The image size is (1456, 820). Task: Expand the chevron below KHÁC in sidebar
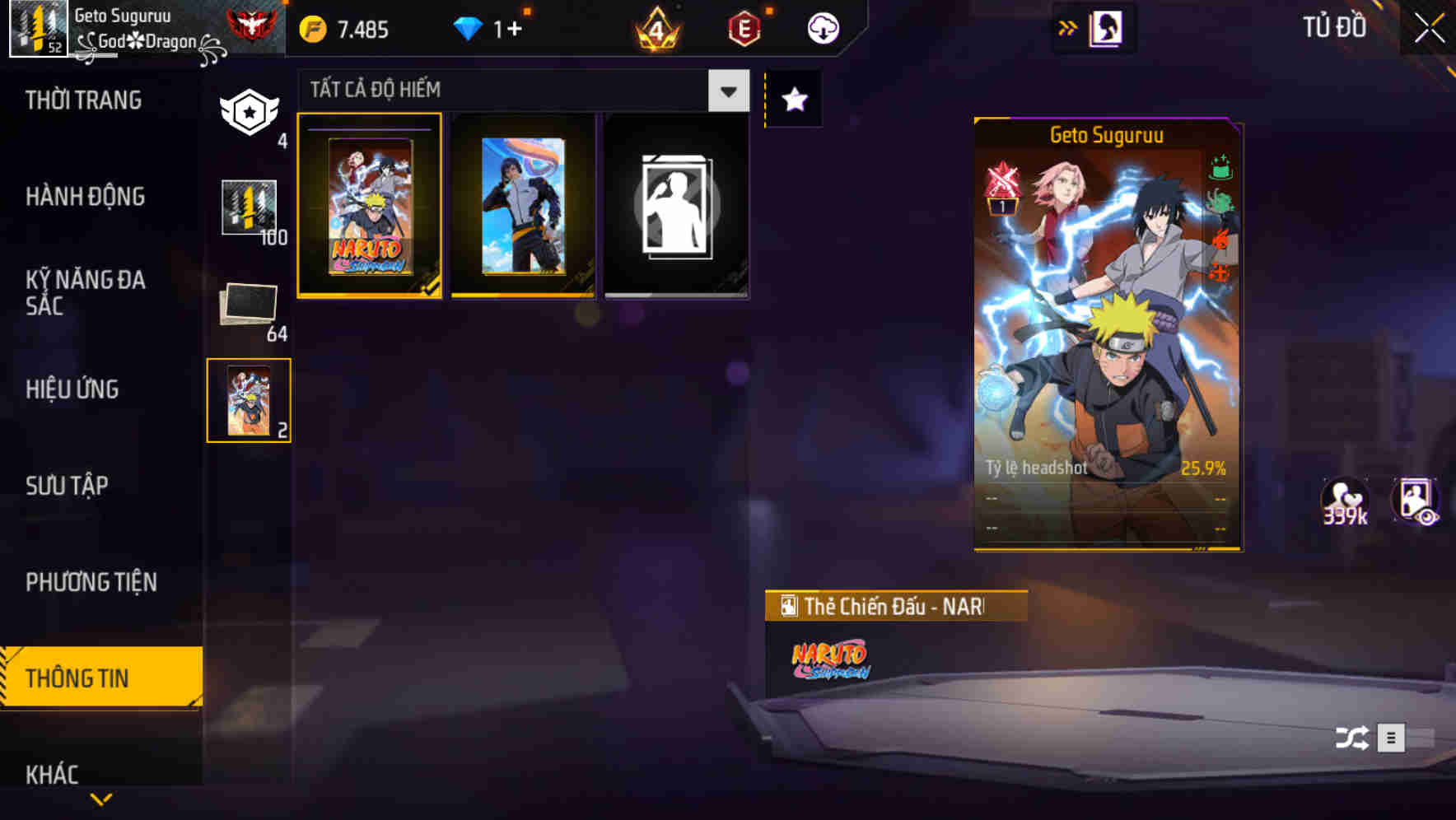(100, 798)
